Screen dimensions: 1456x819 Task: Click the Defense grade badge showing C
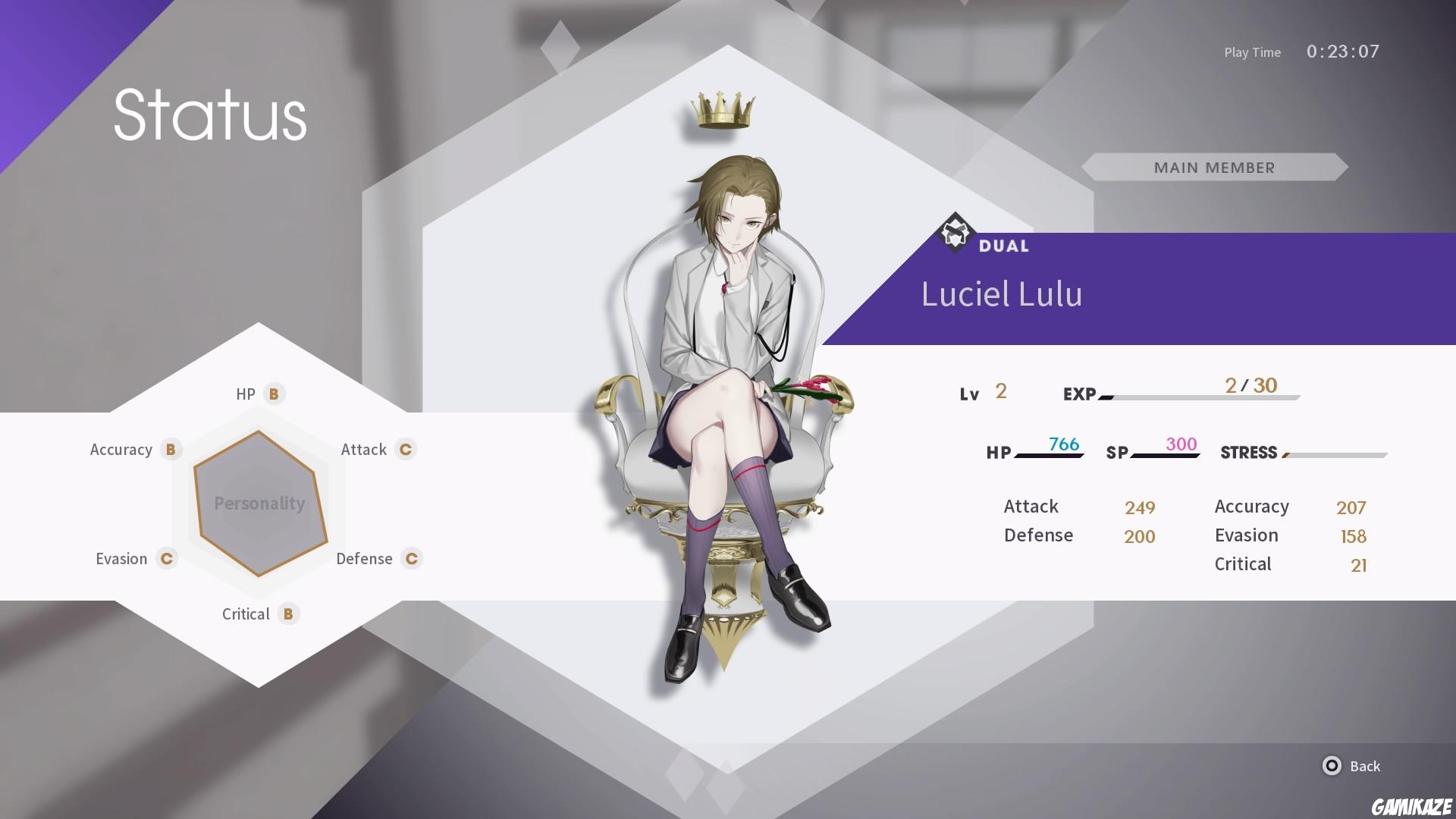[411, 559]
